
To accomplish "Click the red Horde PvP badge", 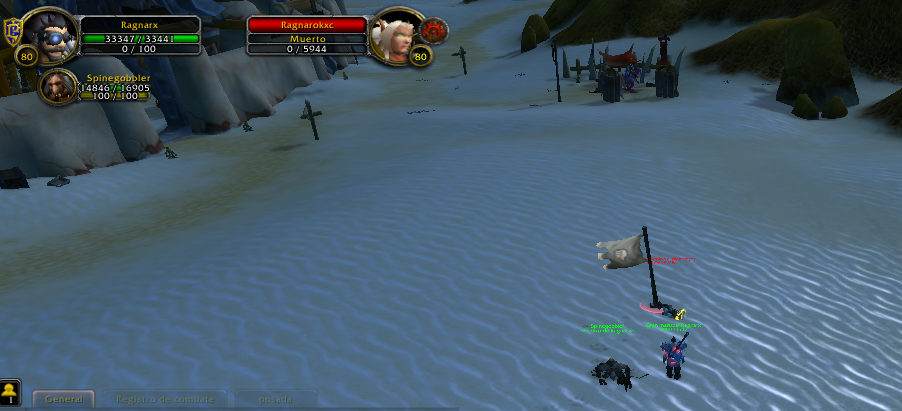I will pyautogui.click(x=433, y=30).
